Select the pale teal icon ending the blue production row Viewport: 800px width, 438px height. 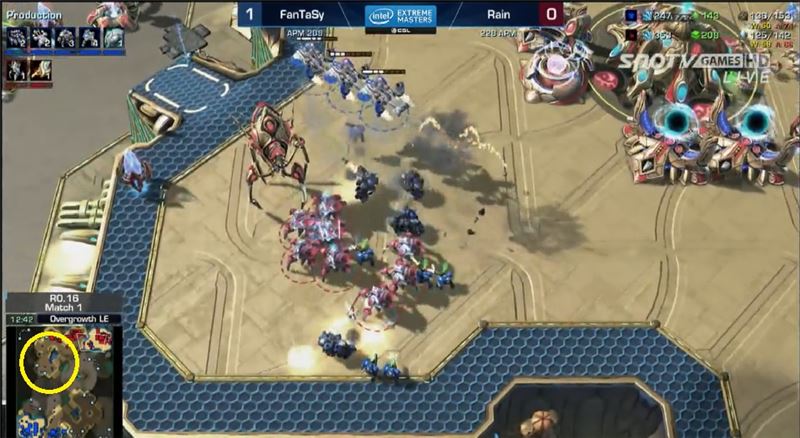113,38
